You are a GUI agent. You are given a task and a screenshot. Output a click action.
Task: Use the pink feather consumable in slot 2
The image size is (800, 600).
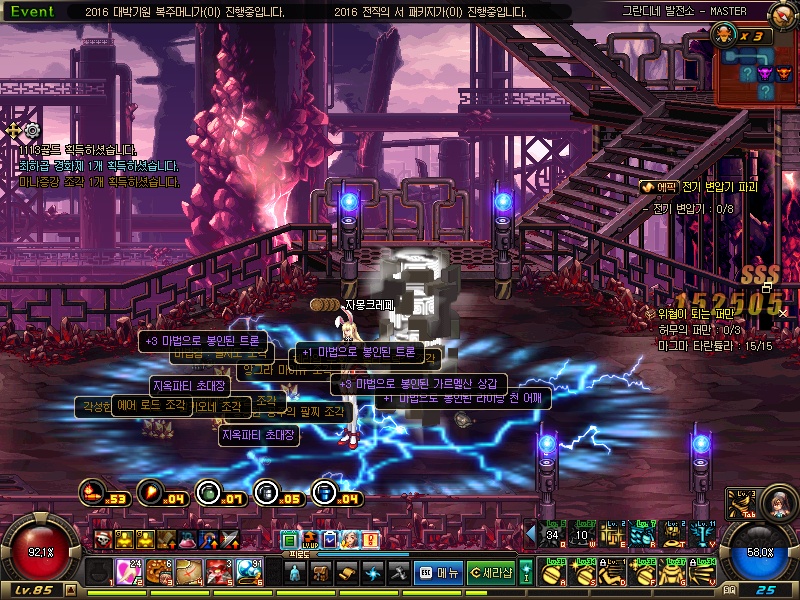(129, 572)
